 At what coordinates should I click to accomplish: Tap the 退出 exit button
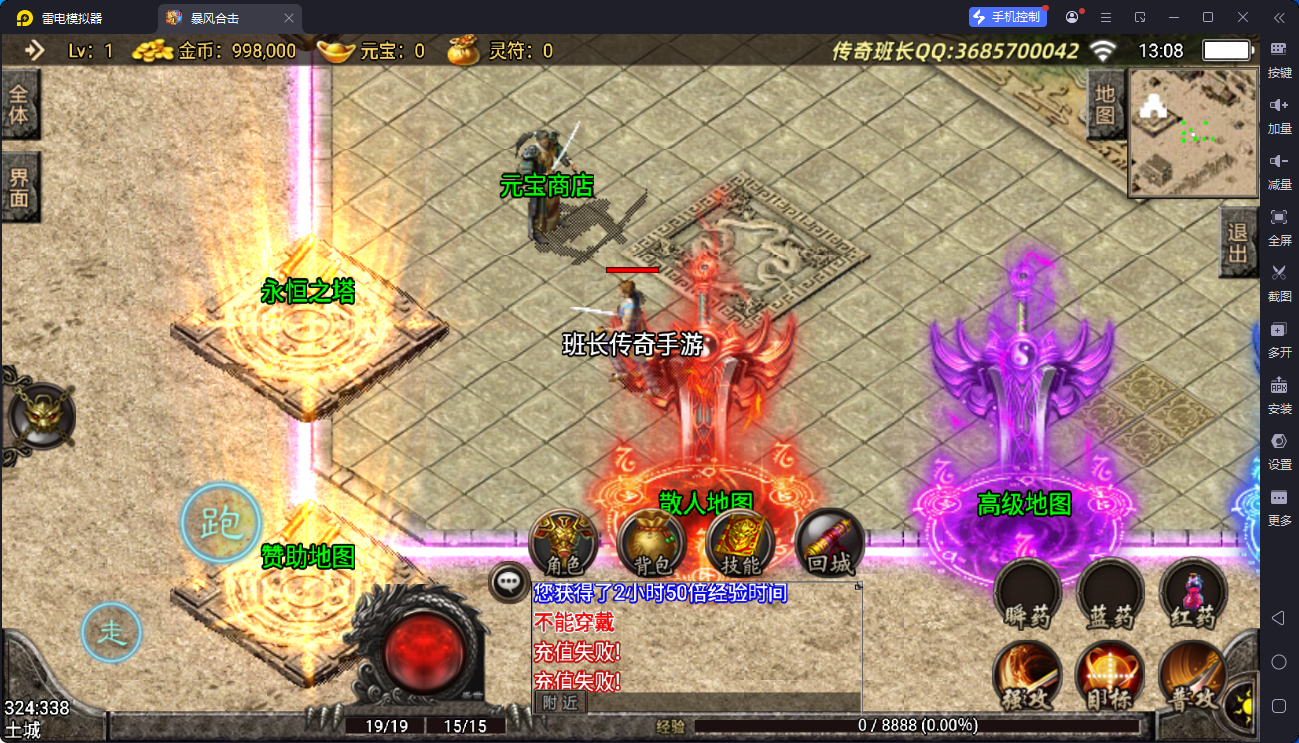click(x=1238, y=243)
